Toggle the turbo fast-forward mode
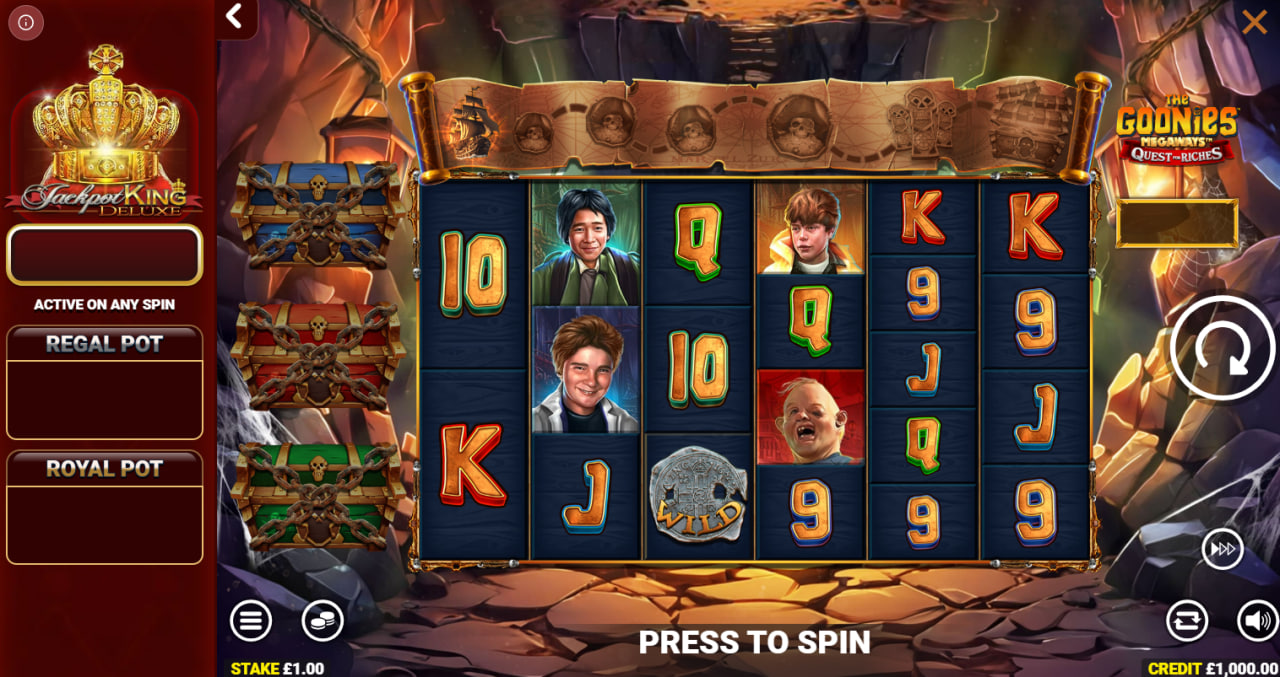 pyautogui.click(x=1222, y=549)
